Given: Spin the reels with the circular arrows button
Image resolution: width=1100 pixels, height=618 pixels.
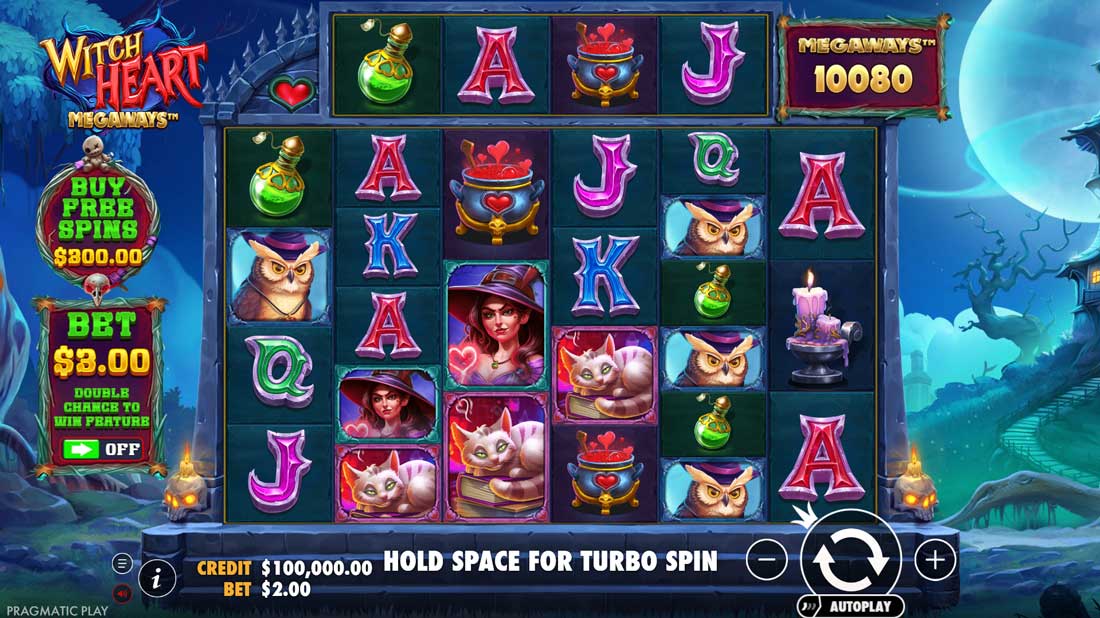Looking at the screenshot, I should tap(850, 560).
